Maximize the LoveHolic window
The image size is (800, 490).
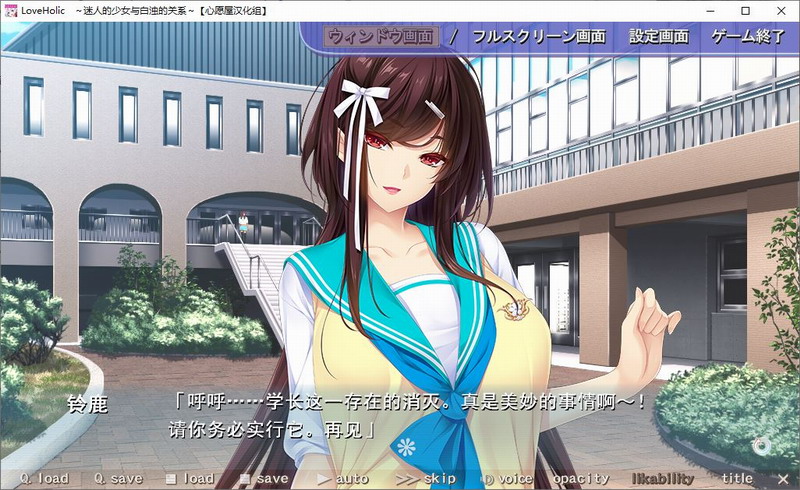(745, 11)
